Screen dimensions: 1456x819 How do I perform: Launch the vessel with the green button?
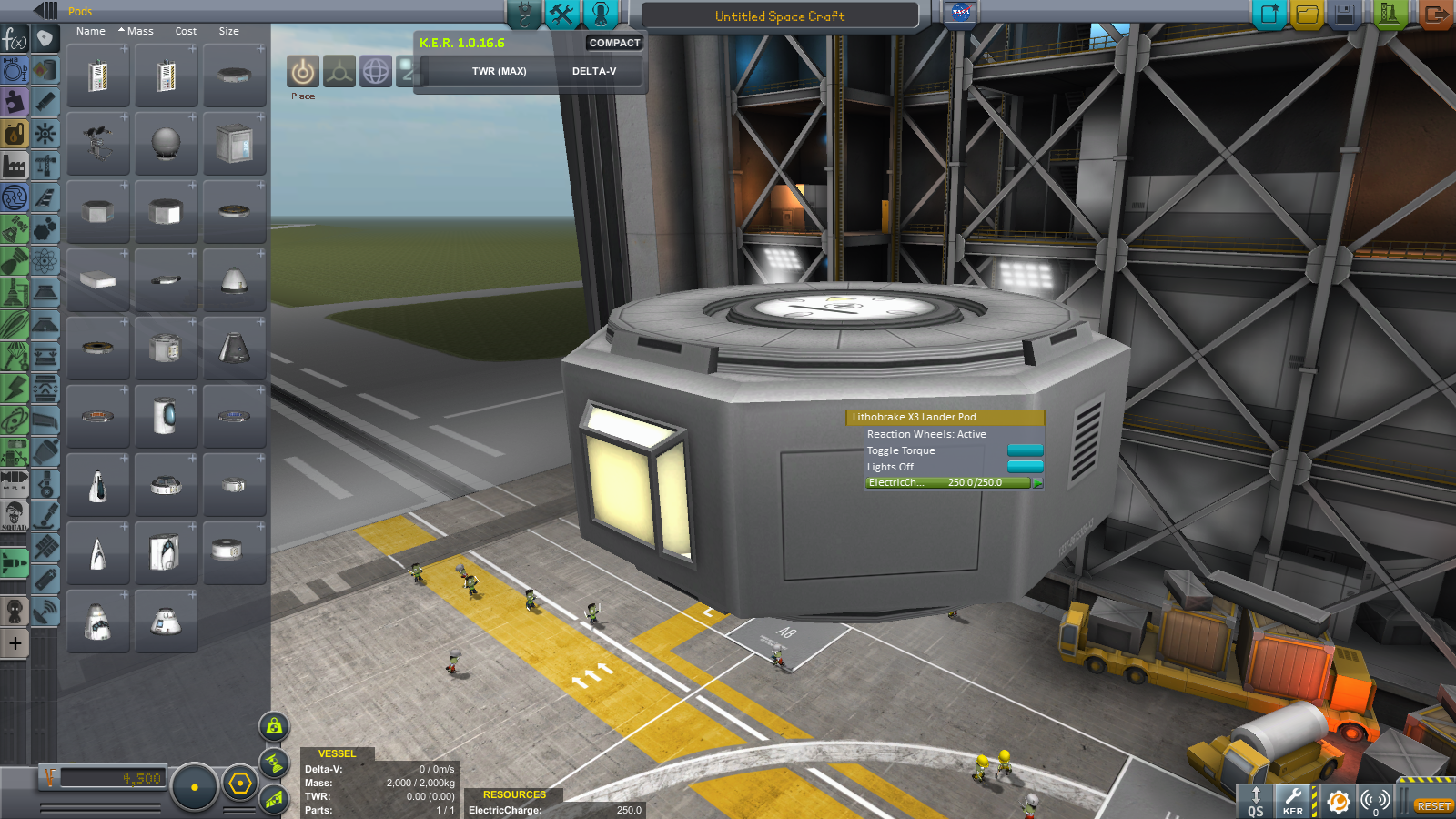(1389, 15)
